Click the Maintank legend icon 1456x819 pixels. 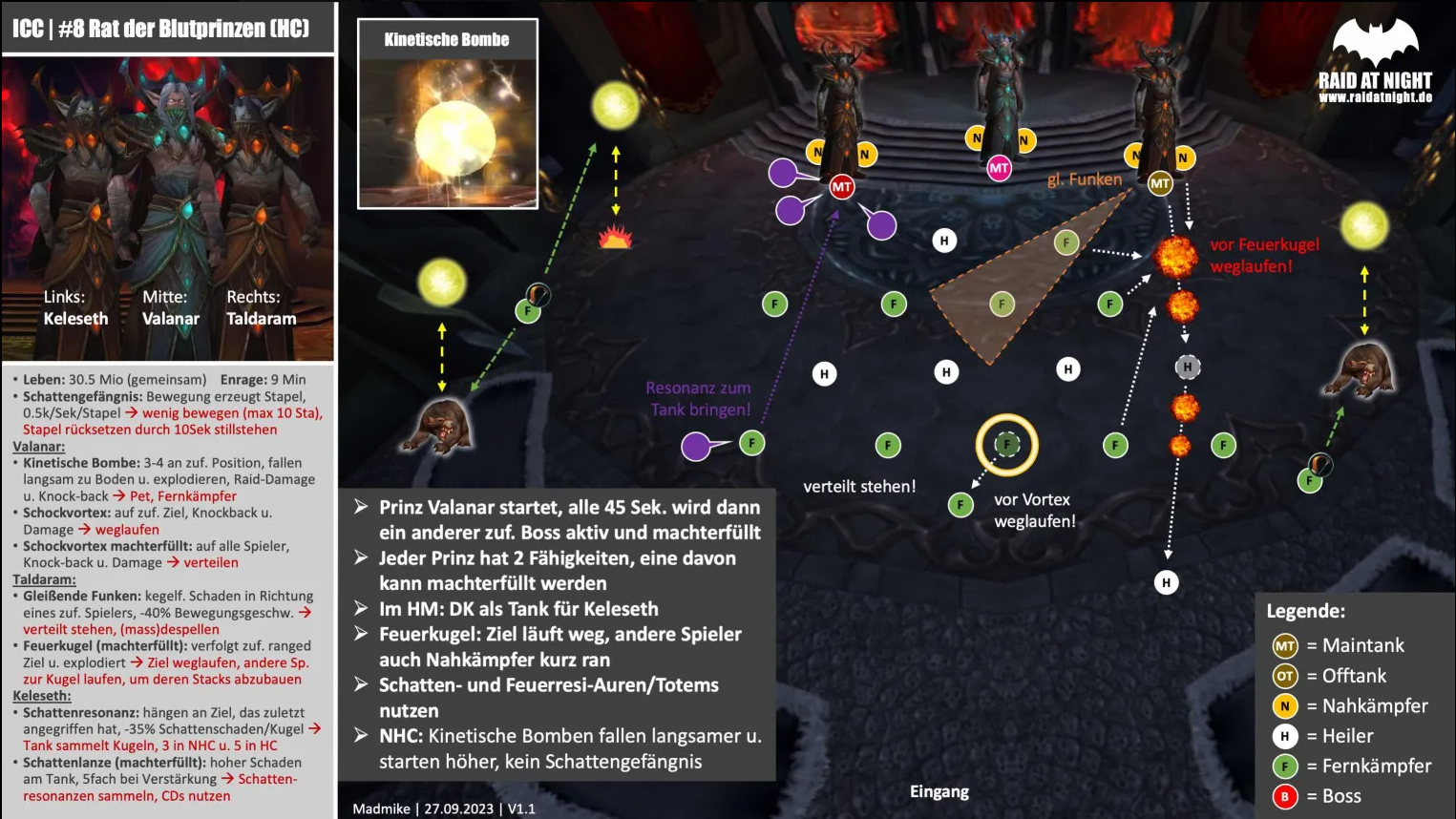[x=1285, y=646]
